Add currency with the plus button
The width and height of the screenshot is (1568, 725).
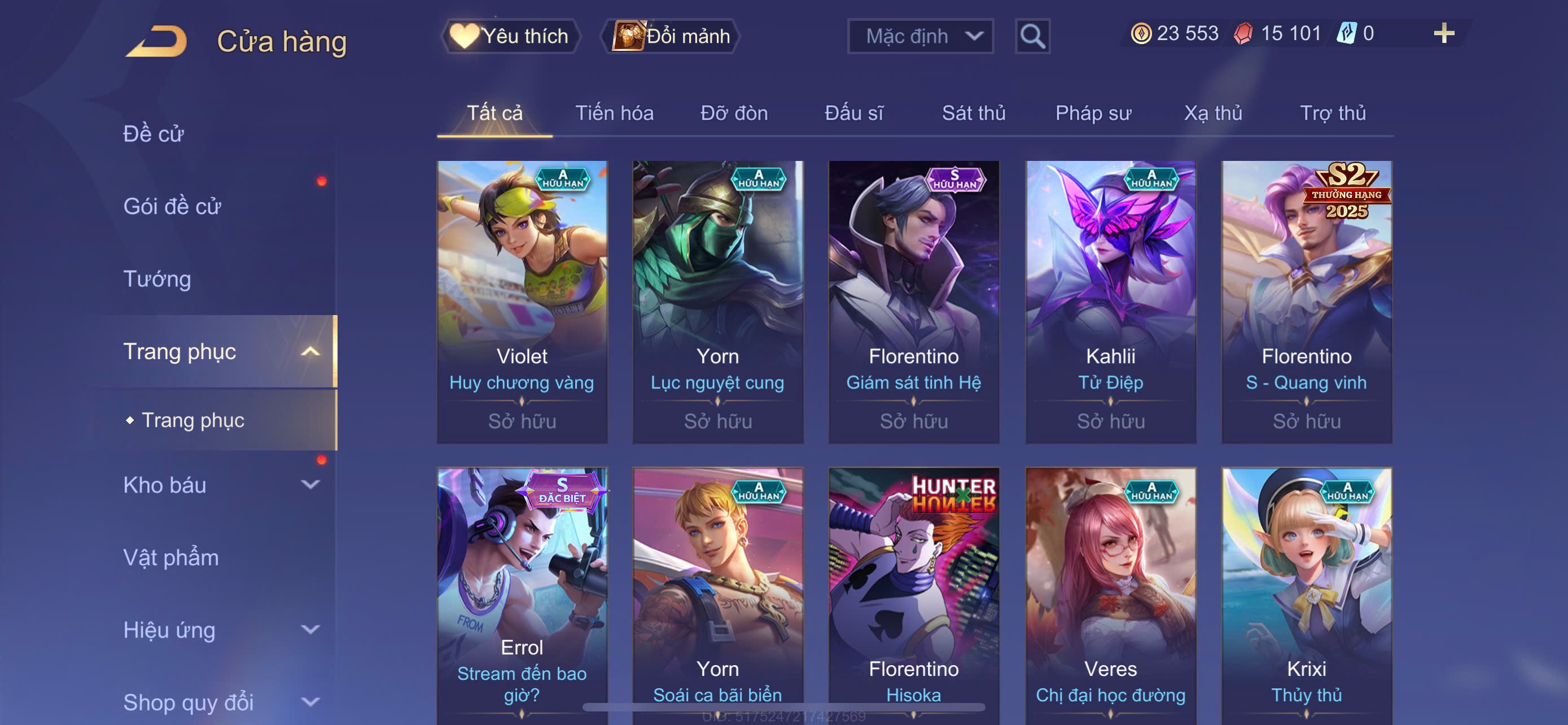point(1443,33)
